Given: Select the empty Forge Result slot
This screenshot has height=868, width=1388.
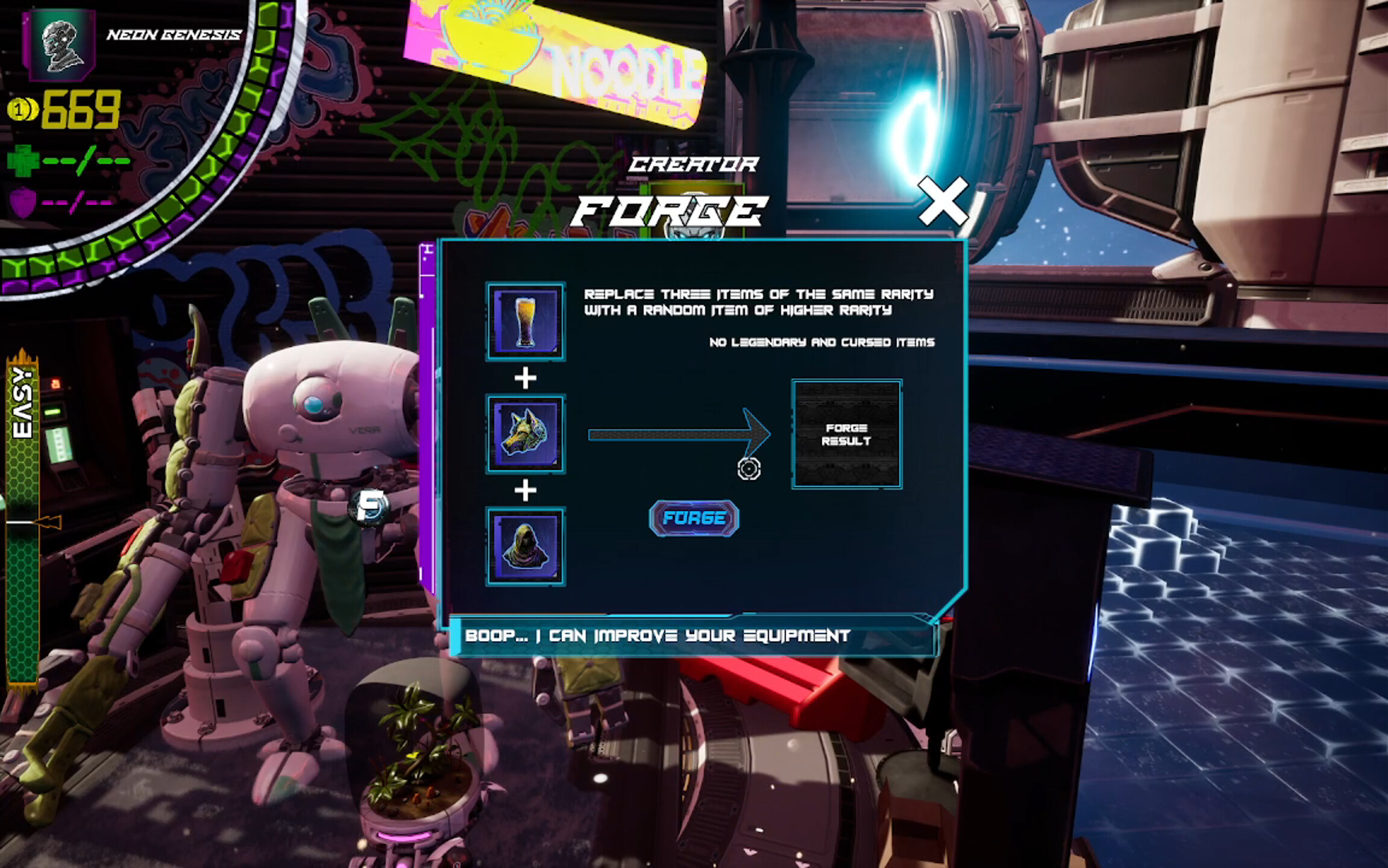Looking at the screenshot, I should [847, 434].
